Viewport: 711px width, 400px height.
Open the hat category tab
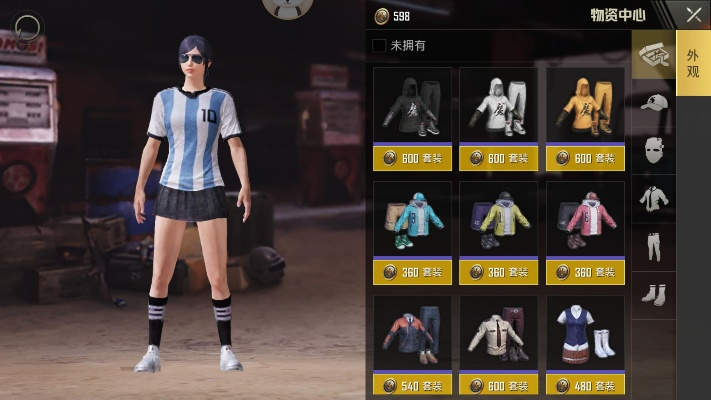click(x=654, y=103)
